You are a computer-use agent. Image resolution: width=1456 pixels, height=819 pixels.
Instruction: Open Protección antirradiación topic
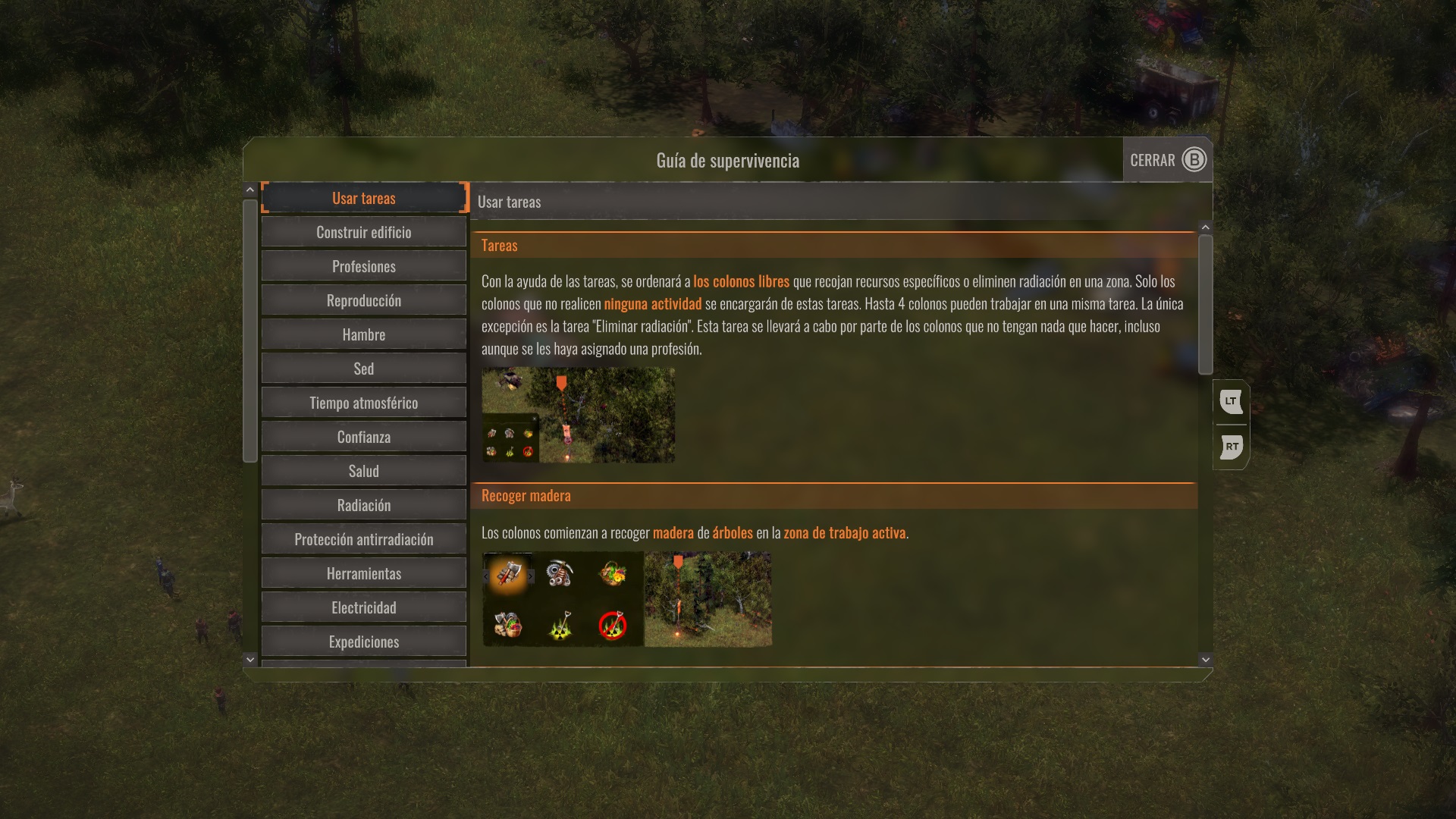coord(364,539)
